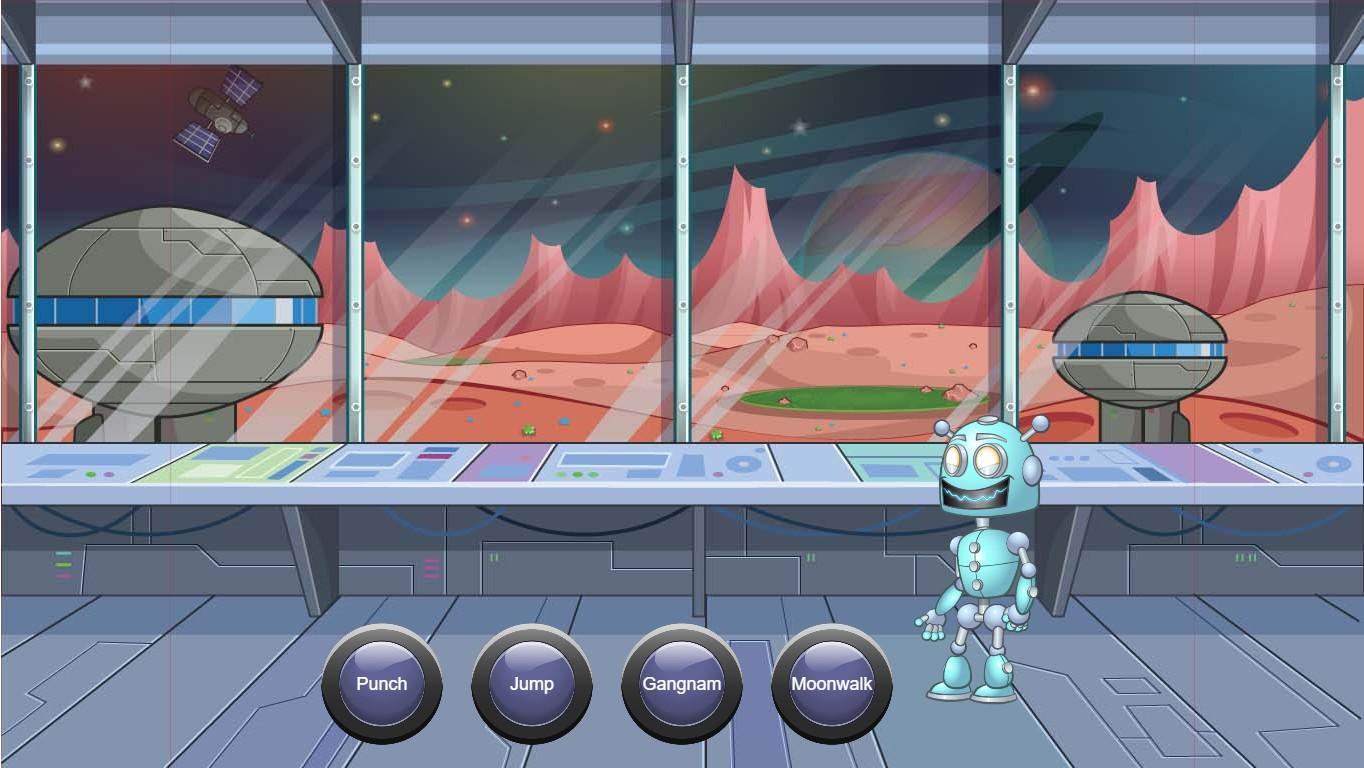Activate the Moonwalk button
Image resolution: width=1364 pixels, height=768 pixels.
point(832,684)
